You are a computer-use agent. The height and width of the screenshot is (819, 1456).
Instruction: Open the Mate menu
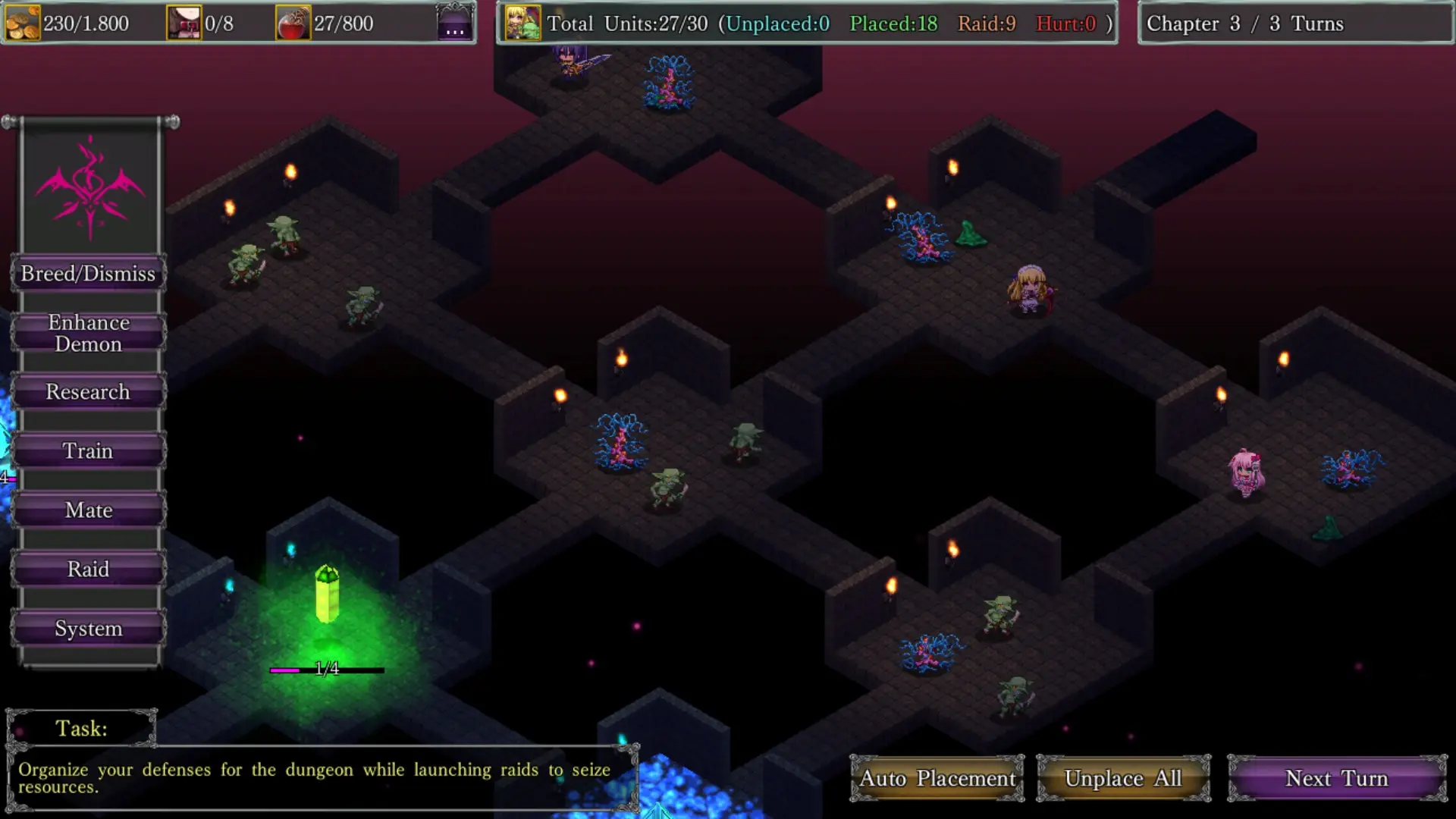point(88,510)
